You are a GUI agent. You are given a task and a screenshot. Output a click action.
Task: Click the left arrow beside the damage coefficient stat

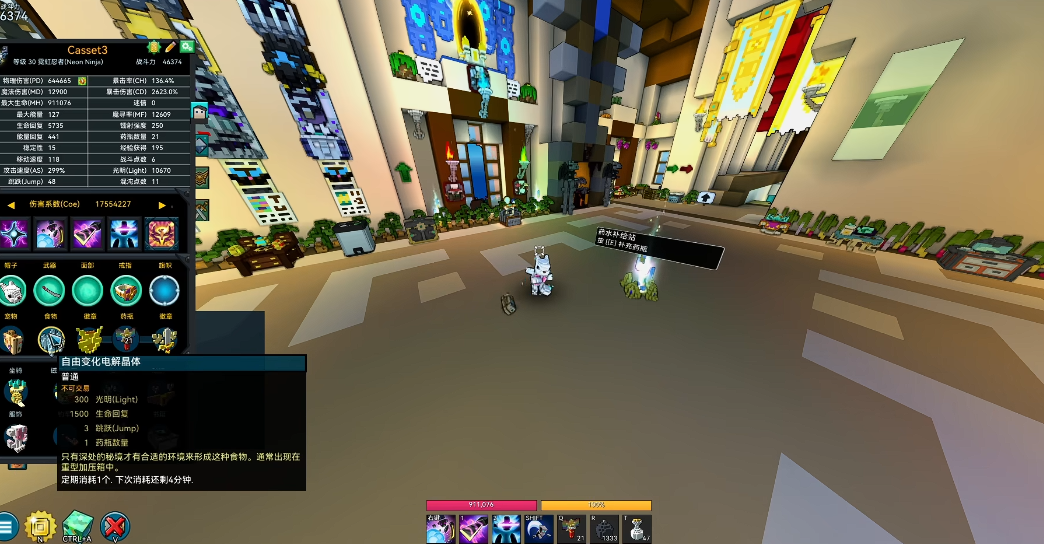(x=11, y=205)
